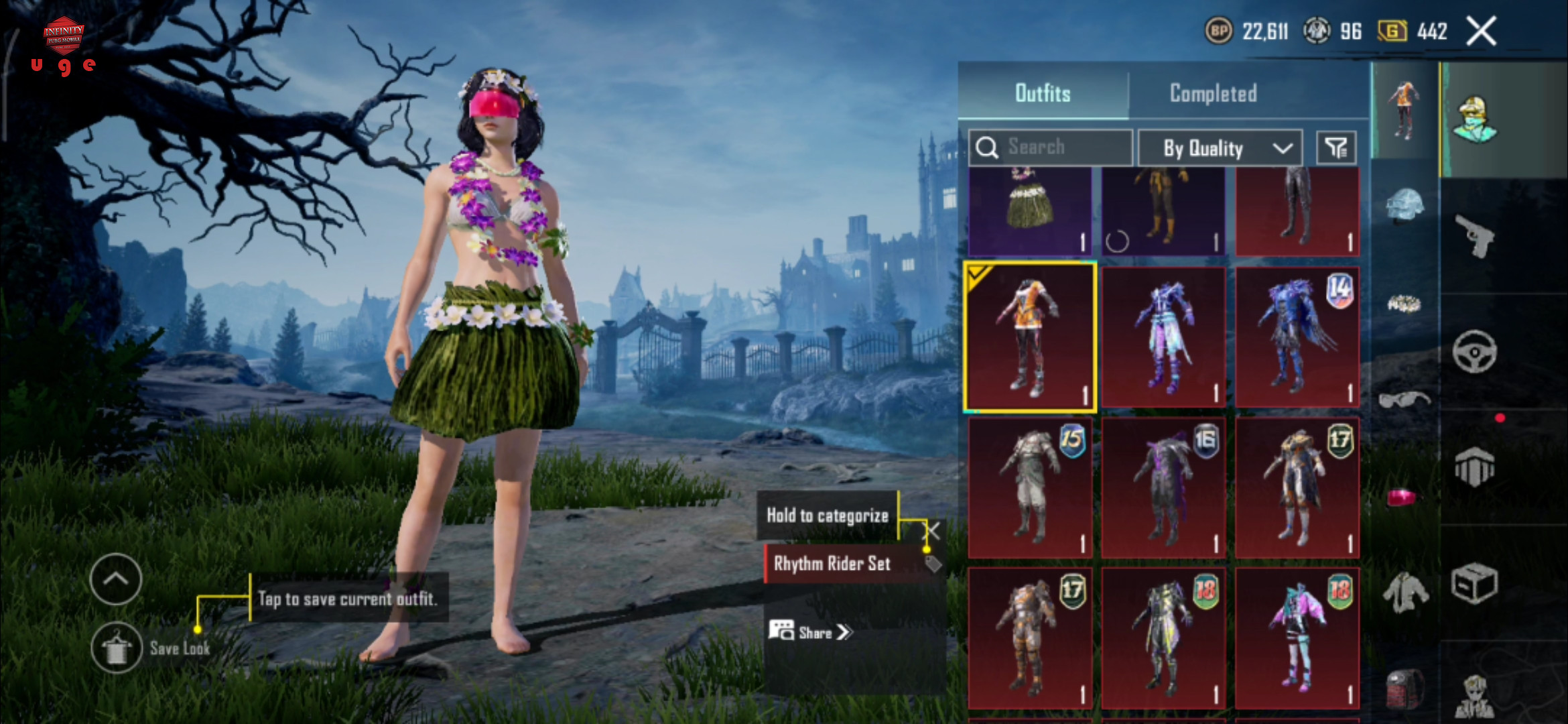
Task: Select the level 16 purple dark outfit
Action: click(1163, 488)
